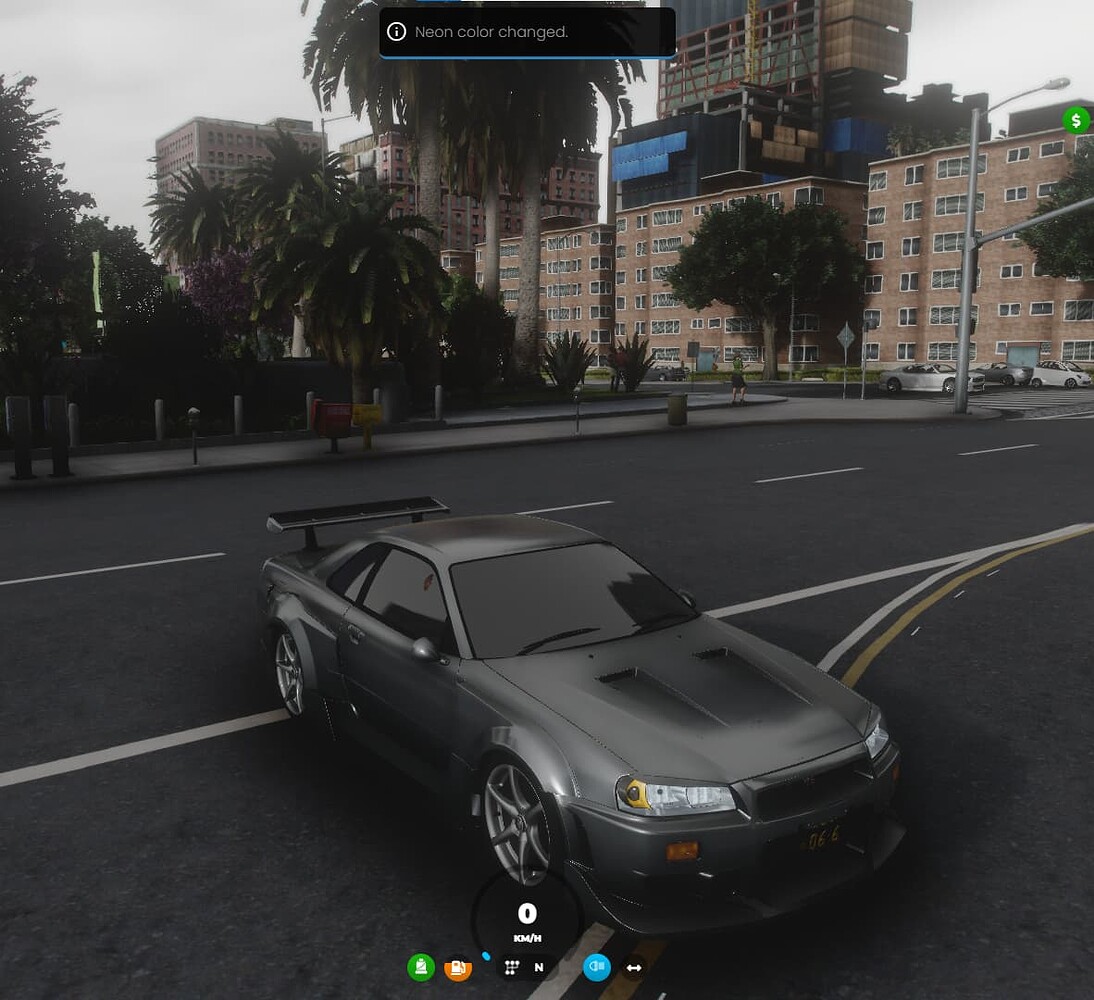Open the green dollar sign money icon
The height and width of the screenshot is (1000, 1094).
(1076, 121)
